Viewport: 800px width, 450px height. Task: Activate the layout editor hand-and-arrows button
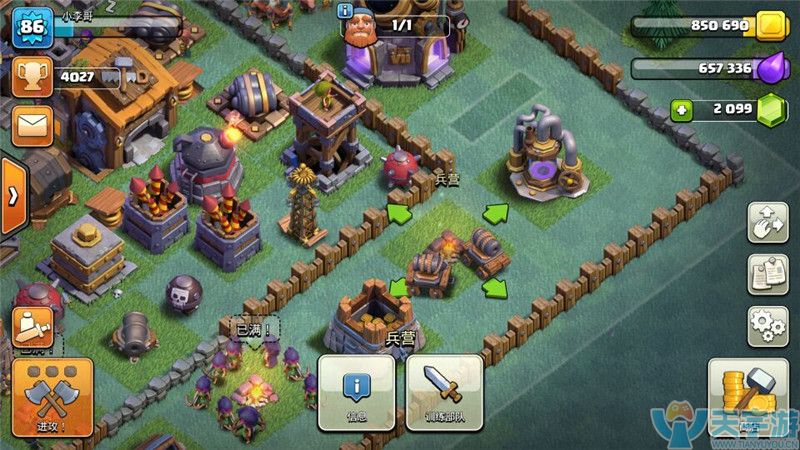tap(768, 222)
